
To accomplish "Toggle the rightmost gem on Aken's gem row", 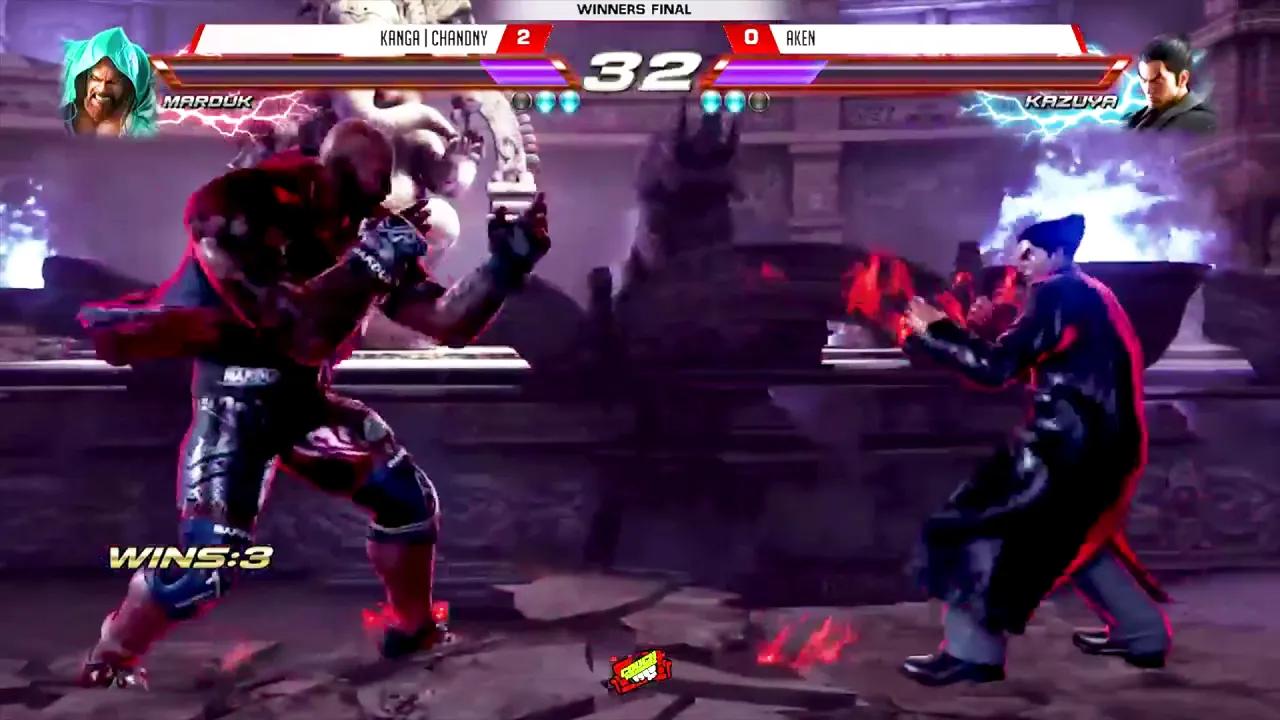I will pos(760,100).
